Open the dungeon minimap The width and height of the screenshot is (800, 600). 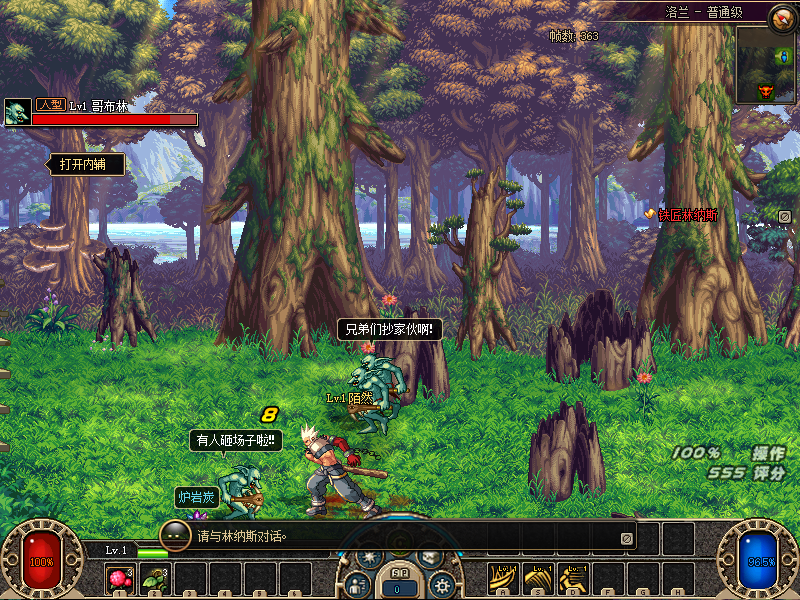tap(766, 65)
